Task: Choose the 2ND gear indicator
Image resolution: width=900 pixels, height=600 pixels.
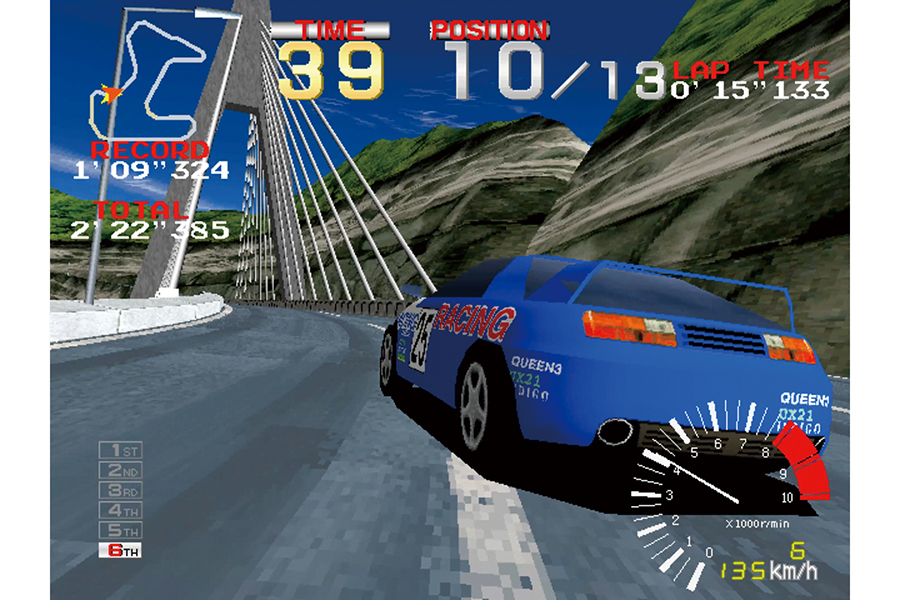Action: coord(120,471)
